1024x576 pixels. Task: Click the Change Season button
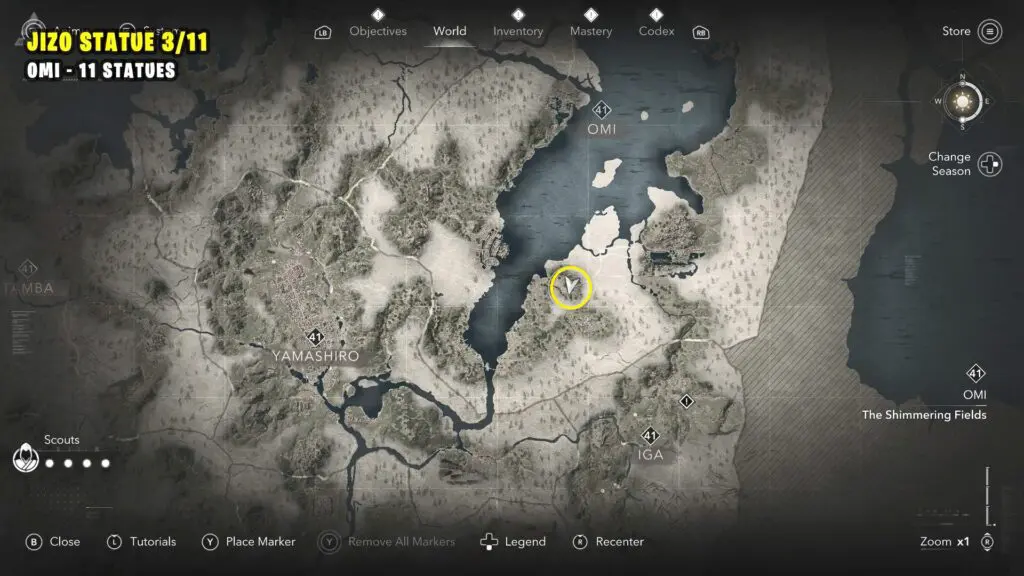point(989,164)
